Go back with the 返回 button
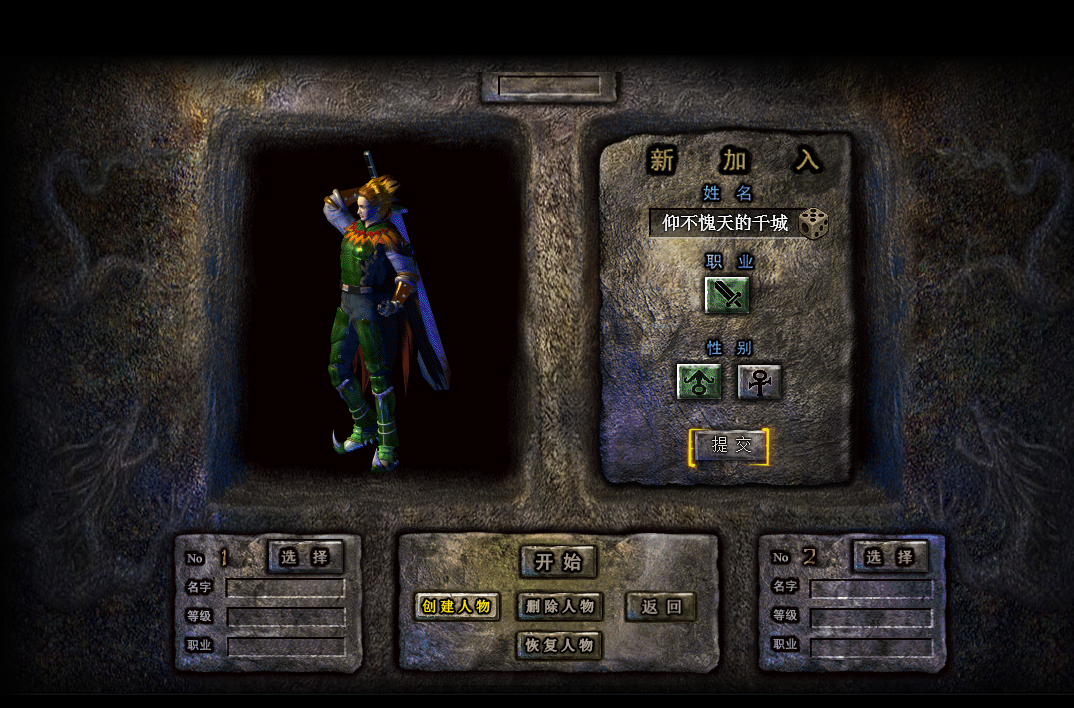 click(x=661, y=606)
